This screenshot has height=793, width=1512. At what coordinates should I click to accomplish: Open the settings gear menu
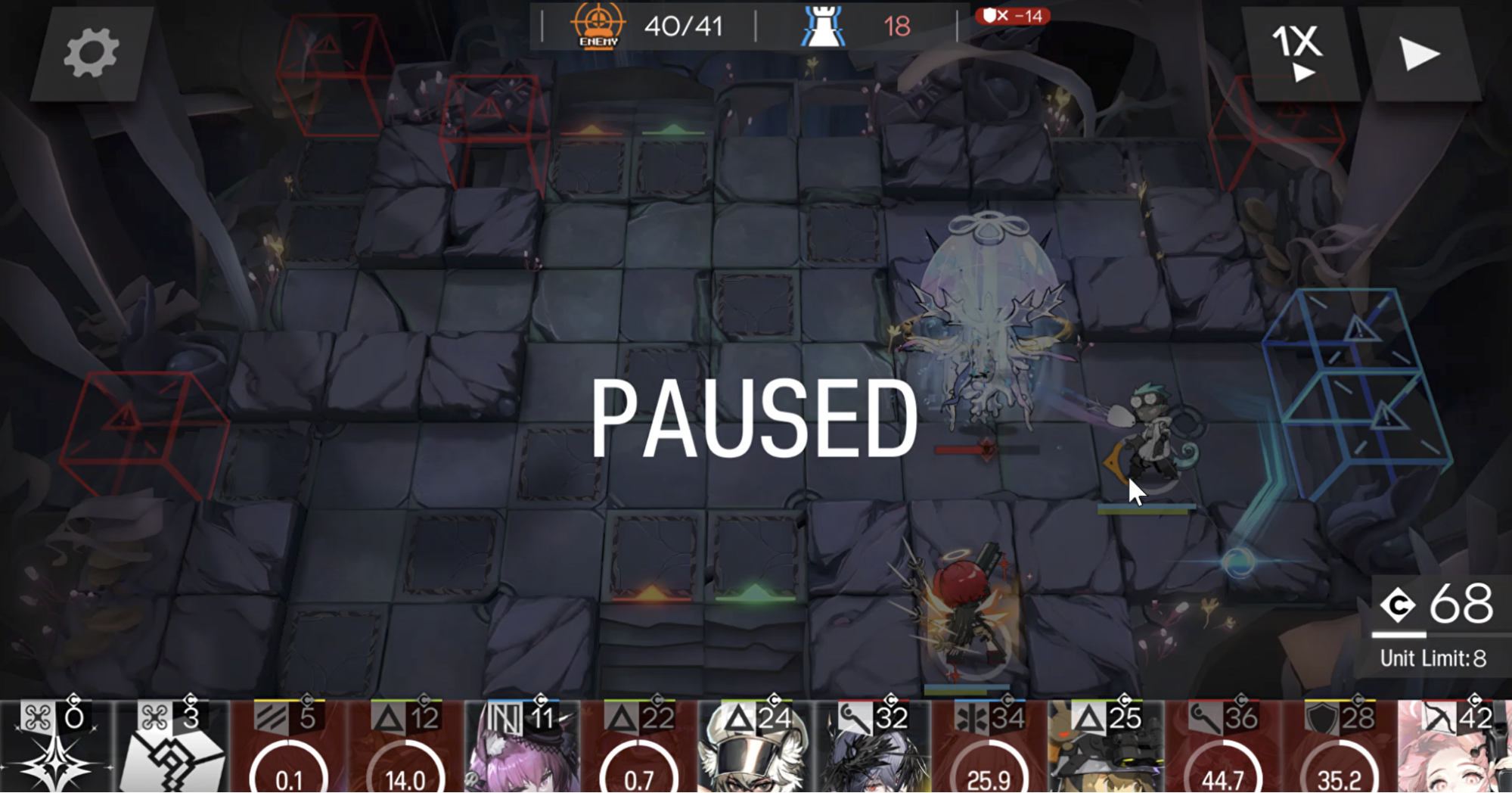tap(91, 53)
